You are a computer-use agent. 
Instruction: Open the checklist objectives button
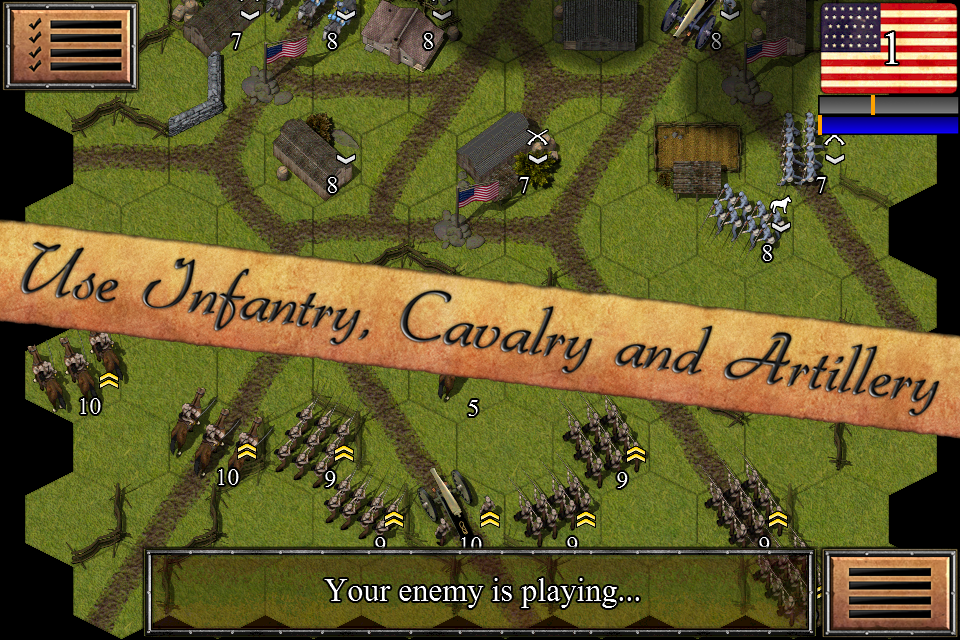tap(68, 43)
